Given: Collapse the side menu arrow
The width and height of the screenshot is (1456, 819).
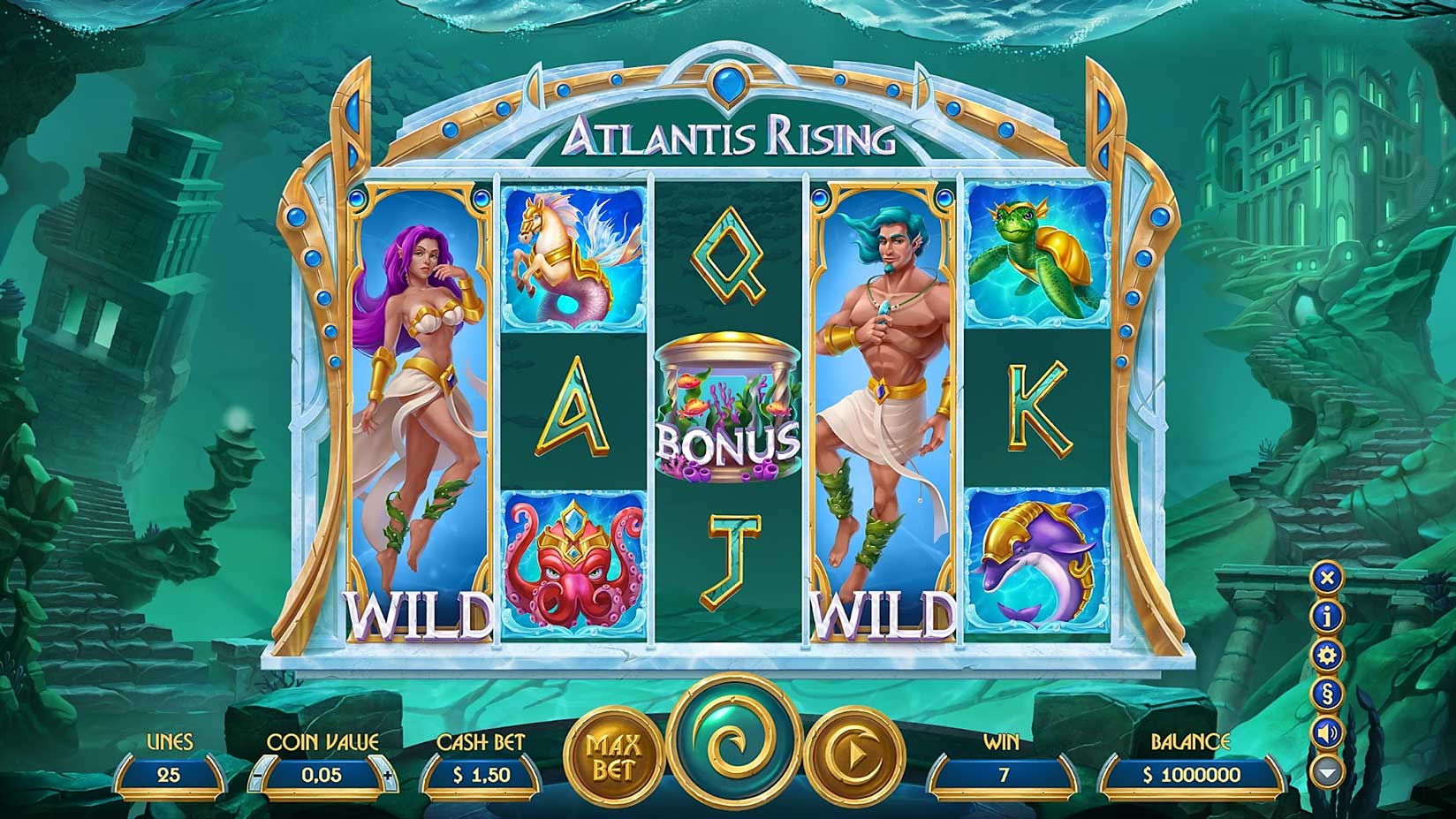Looking at the screenshot, I should pos(1327,770).
